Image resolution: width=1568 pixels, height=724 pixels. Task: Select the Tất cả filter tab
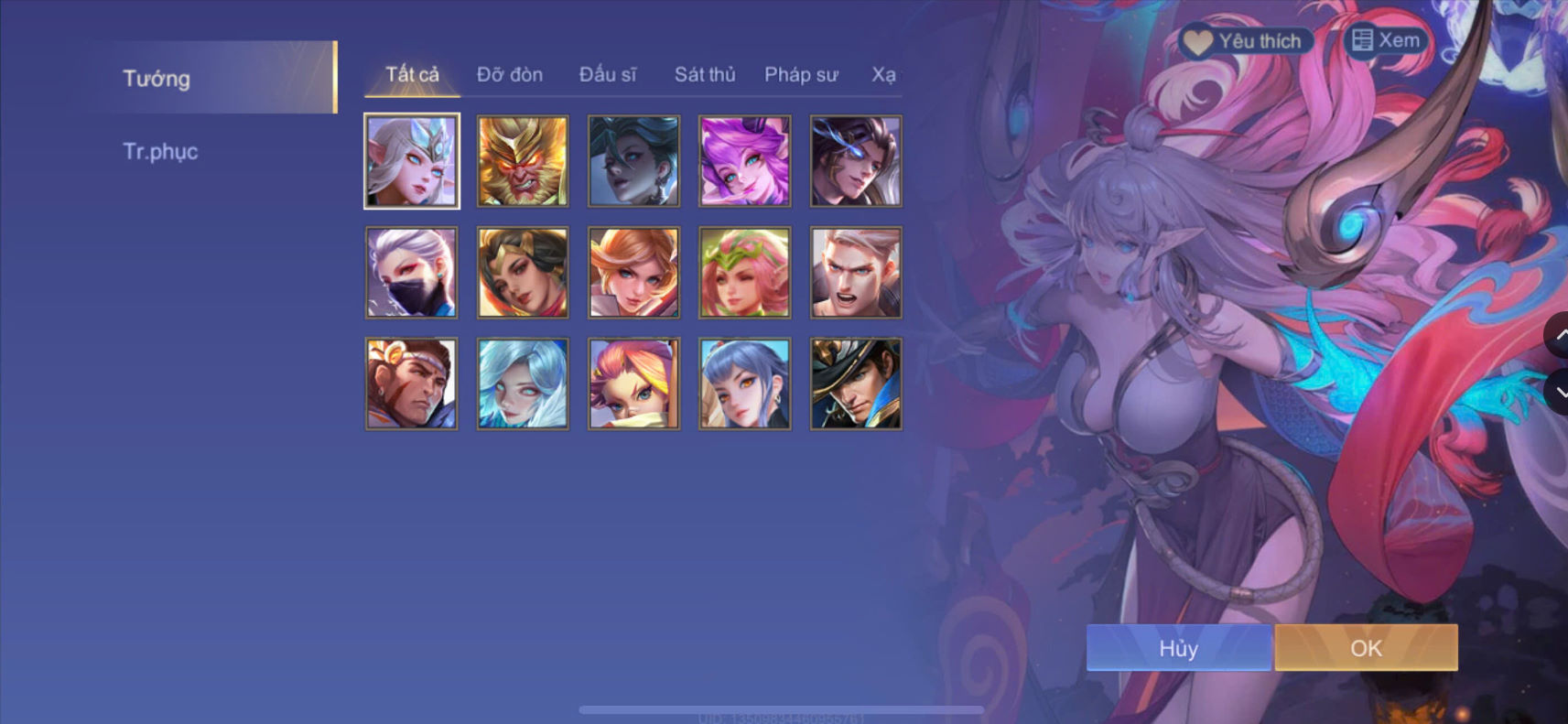coord(411,75)
